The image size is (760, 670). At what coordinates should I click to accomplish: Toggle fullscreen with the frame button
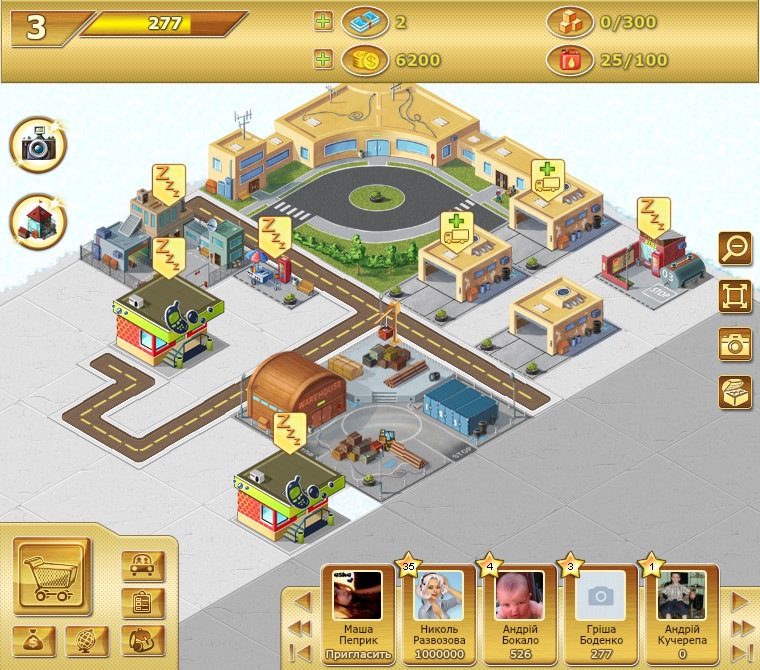coord(735,296)
